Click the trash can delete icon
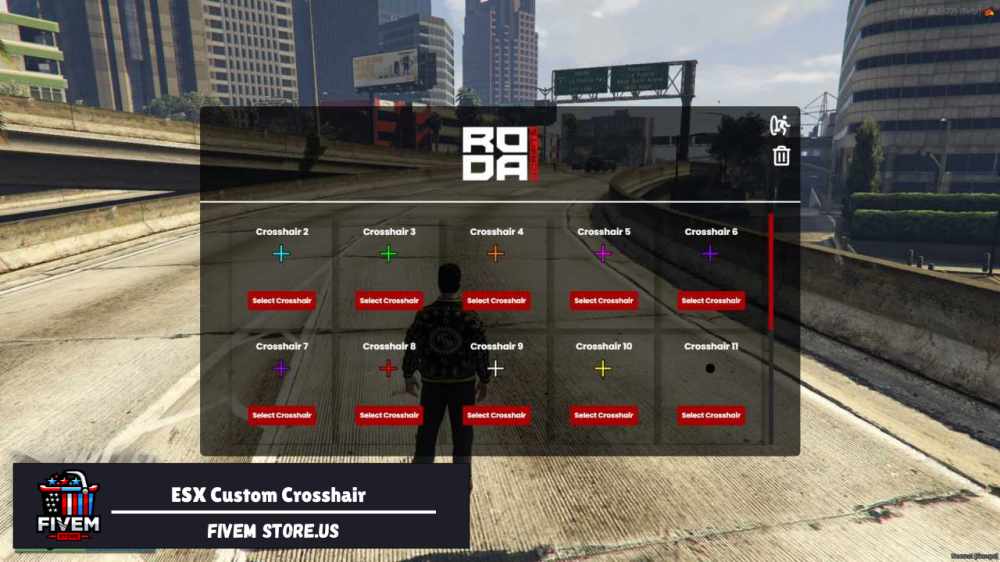 pos(781,156)
